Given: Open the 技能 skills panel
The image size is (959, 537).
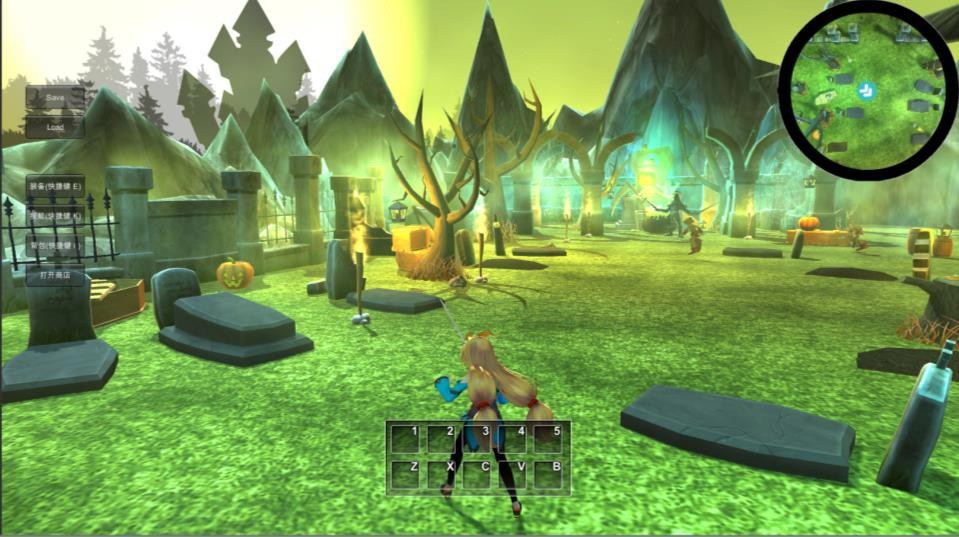Looking at the screenshot, I should [x=55, y=216].
